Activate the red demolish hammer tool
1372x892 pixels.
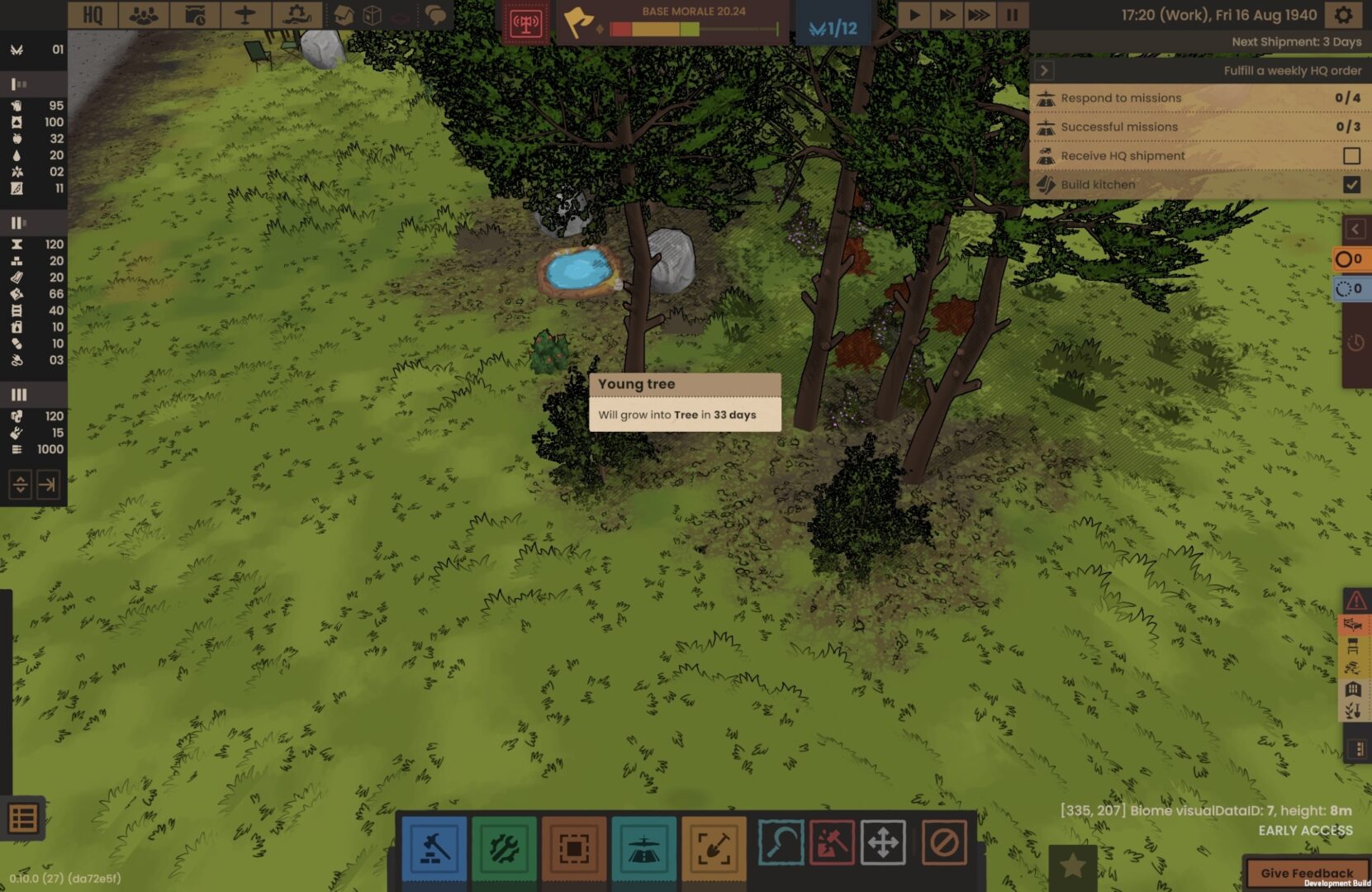click(x=832, y=843)
